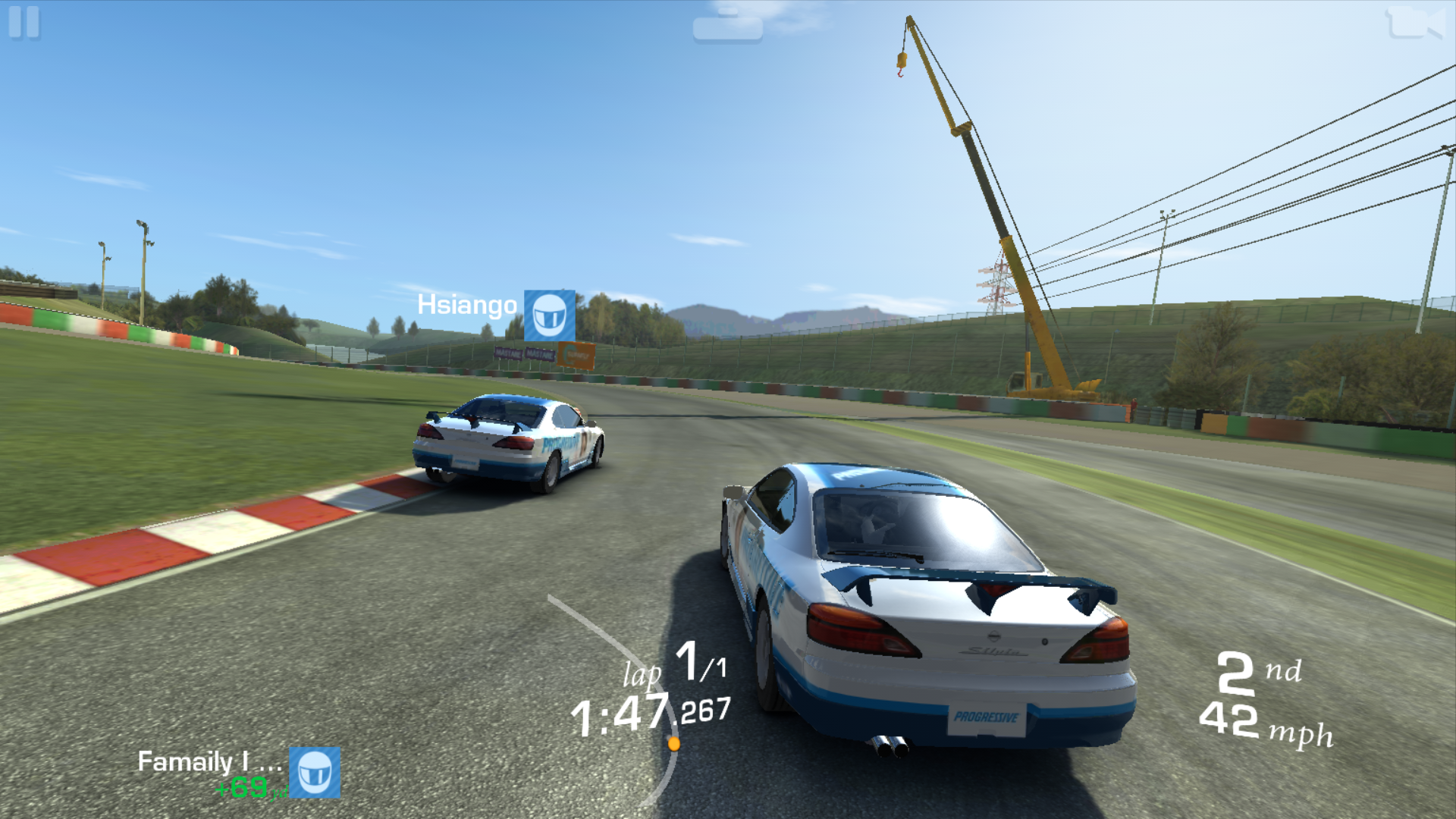Toggle the rear-view mirror icon
Viewport: 1456px width, 819px height.
pyautogui.click(x=727, y=25)
